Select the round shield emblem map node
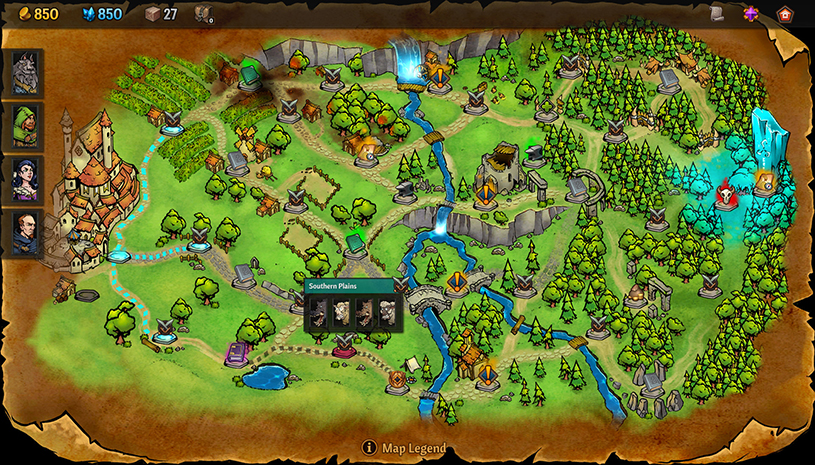This screenshot has height=465, width=815. point(397,379)
